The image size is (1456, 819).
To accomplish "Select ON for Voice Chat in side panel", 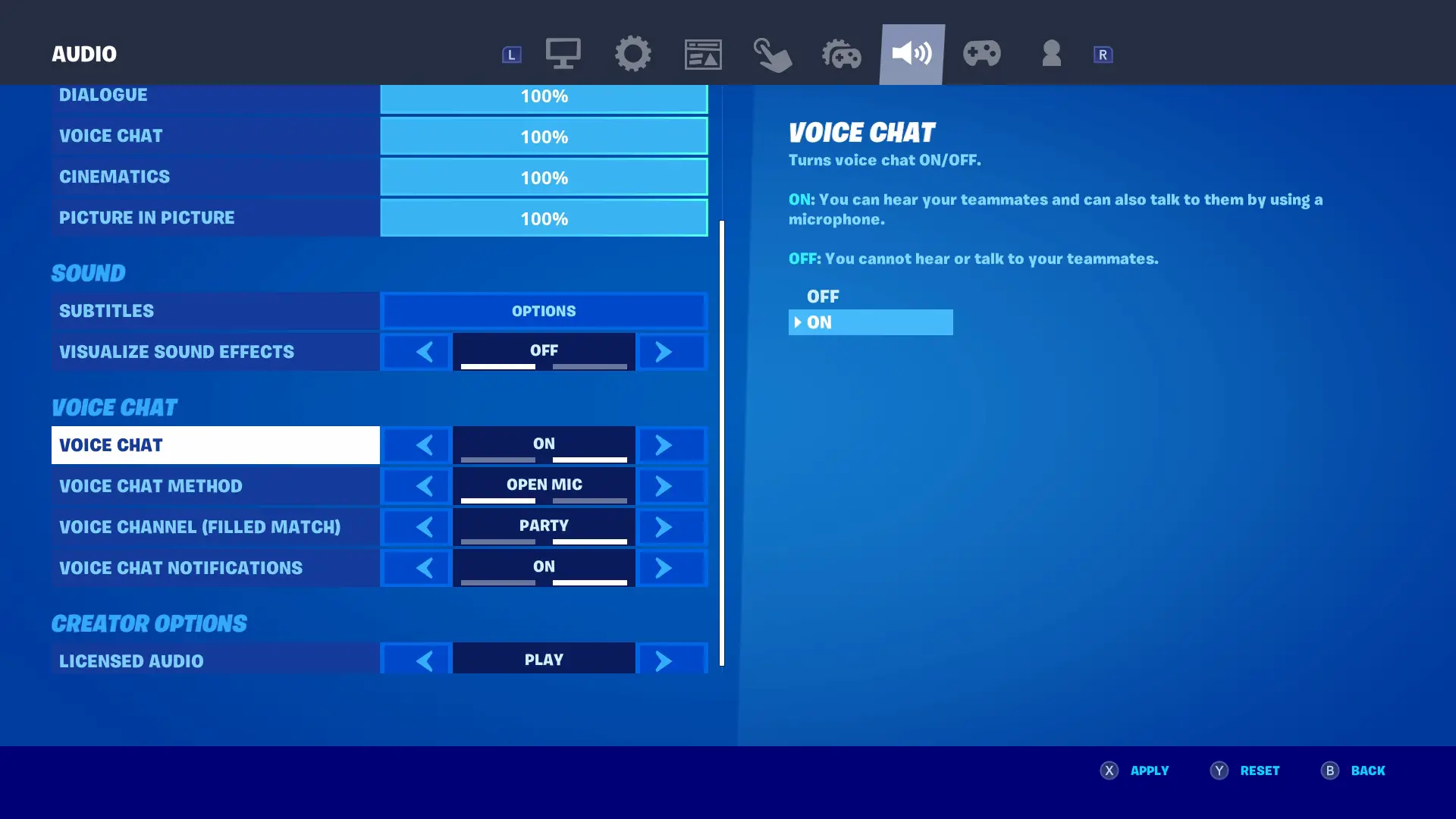I will pyautogui.click(x=871, y=322).
